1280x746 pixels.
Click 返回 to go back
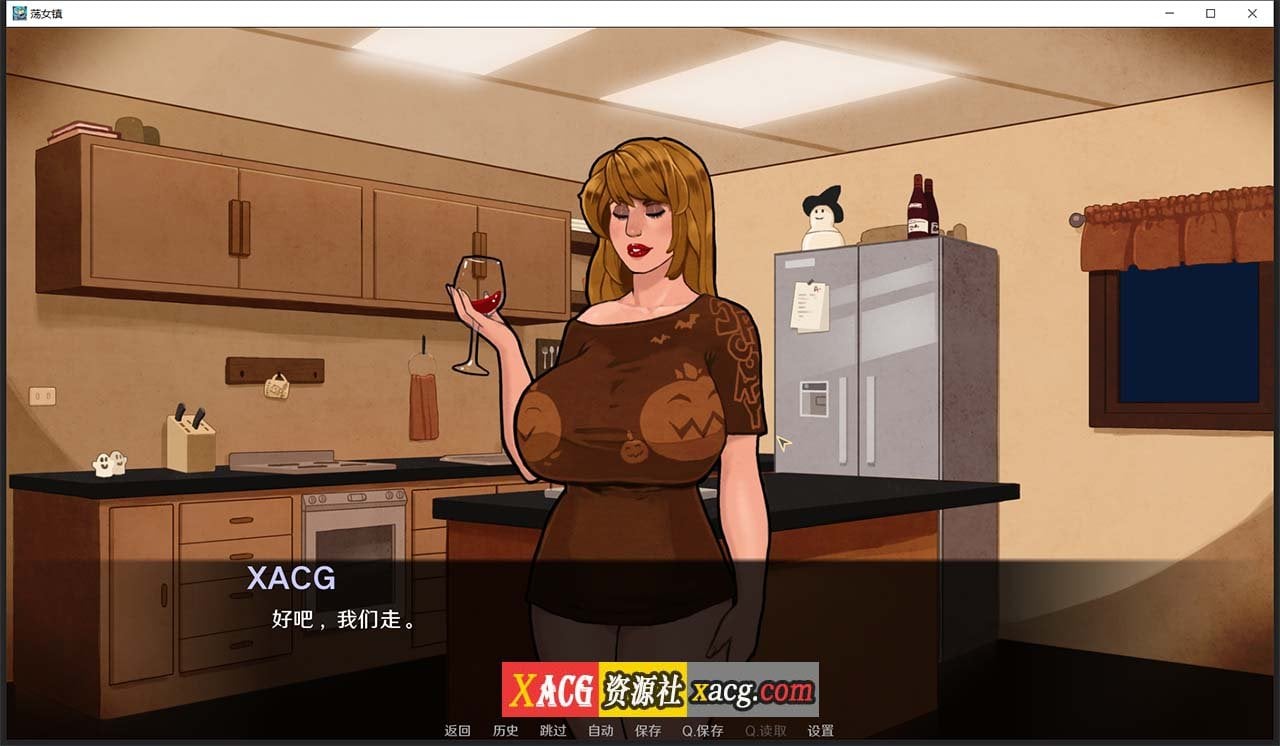tap(456, 730)
